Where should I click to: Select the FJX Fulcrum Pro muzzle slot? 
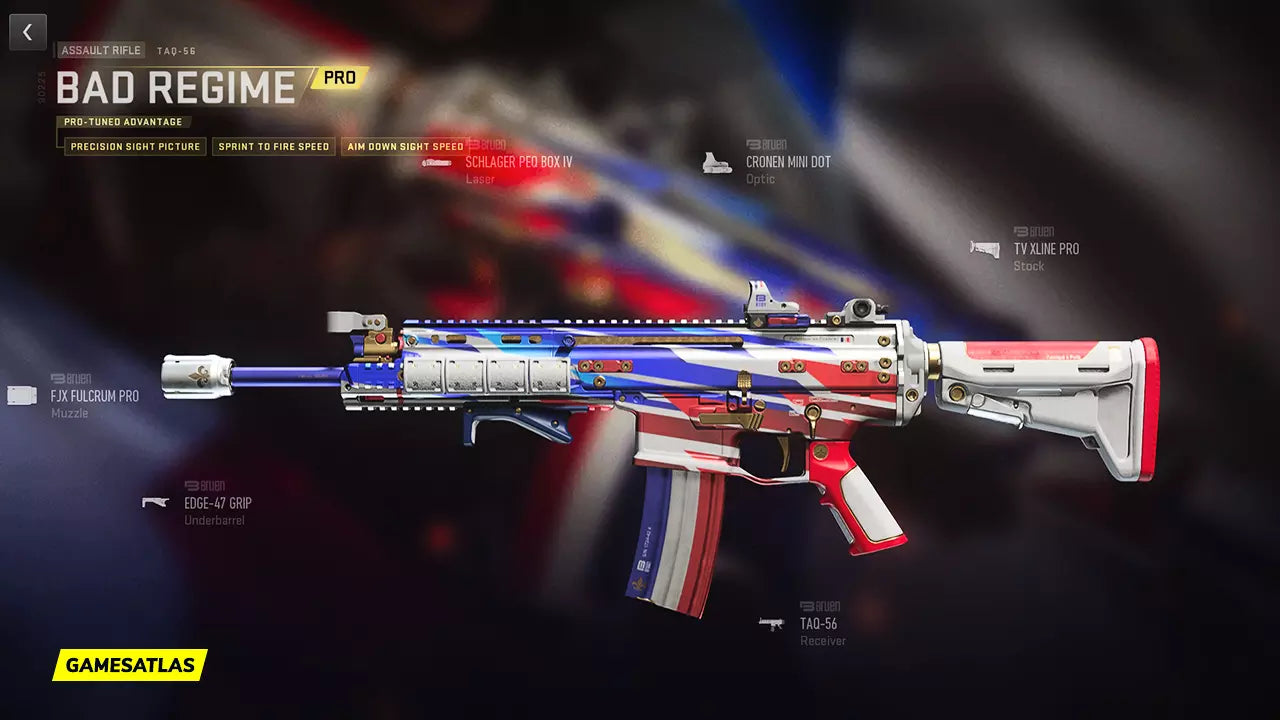pyautogui.click(x=94, y=396)
